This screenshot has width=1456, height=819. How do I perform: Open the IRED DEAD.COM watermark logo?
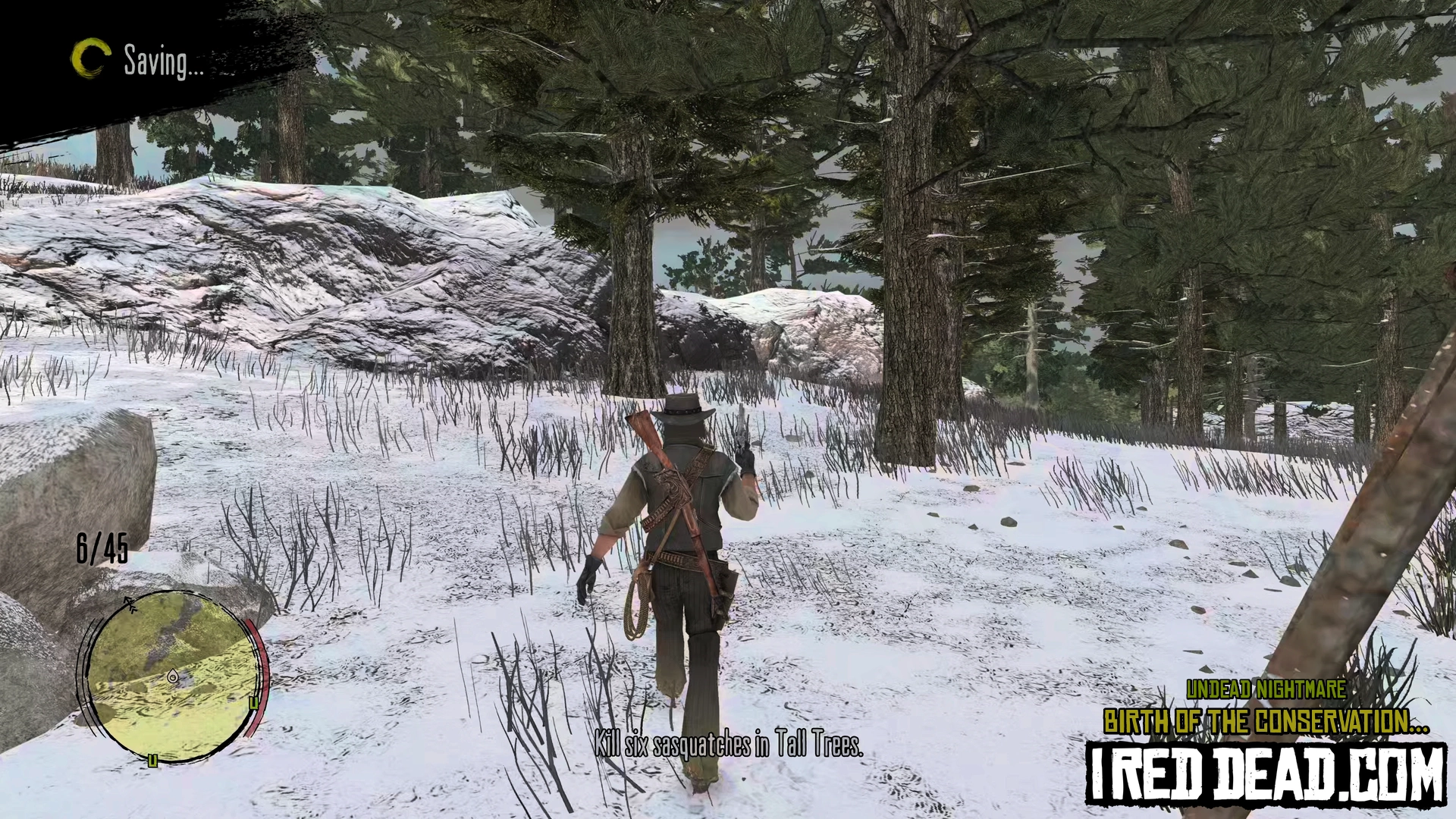1265,773
